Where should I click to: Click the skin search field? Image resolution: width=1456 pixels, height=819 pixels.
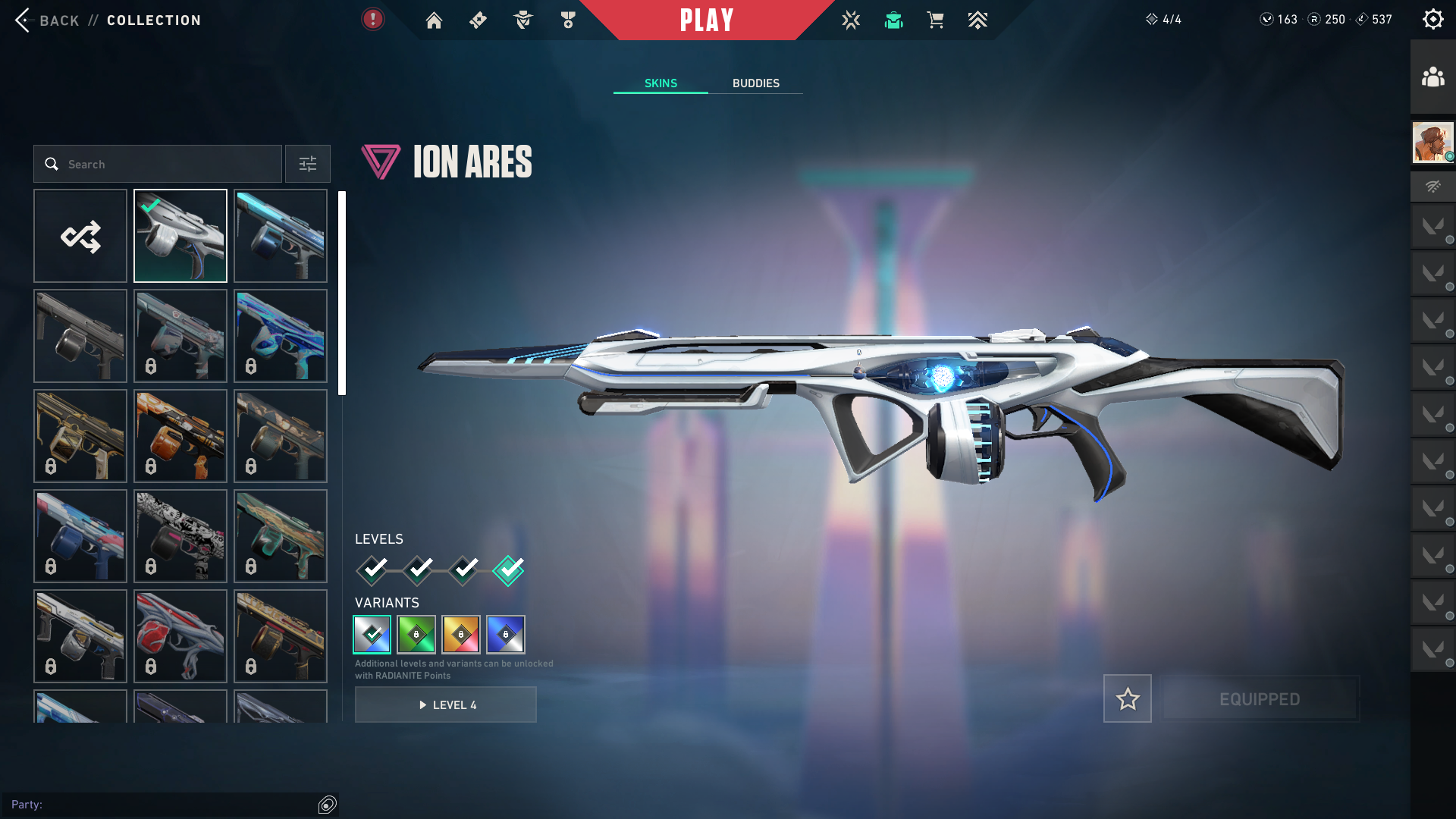pos(158,164)
